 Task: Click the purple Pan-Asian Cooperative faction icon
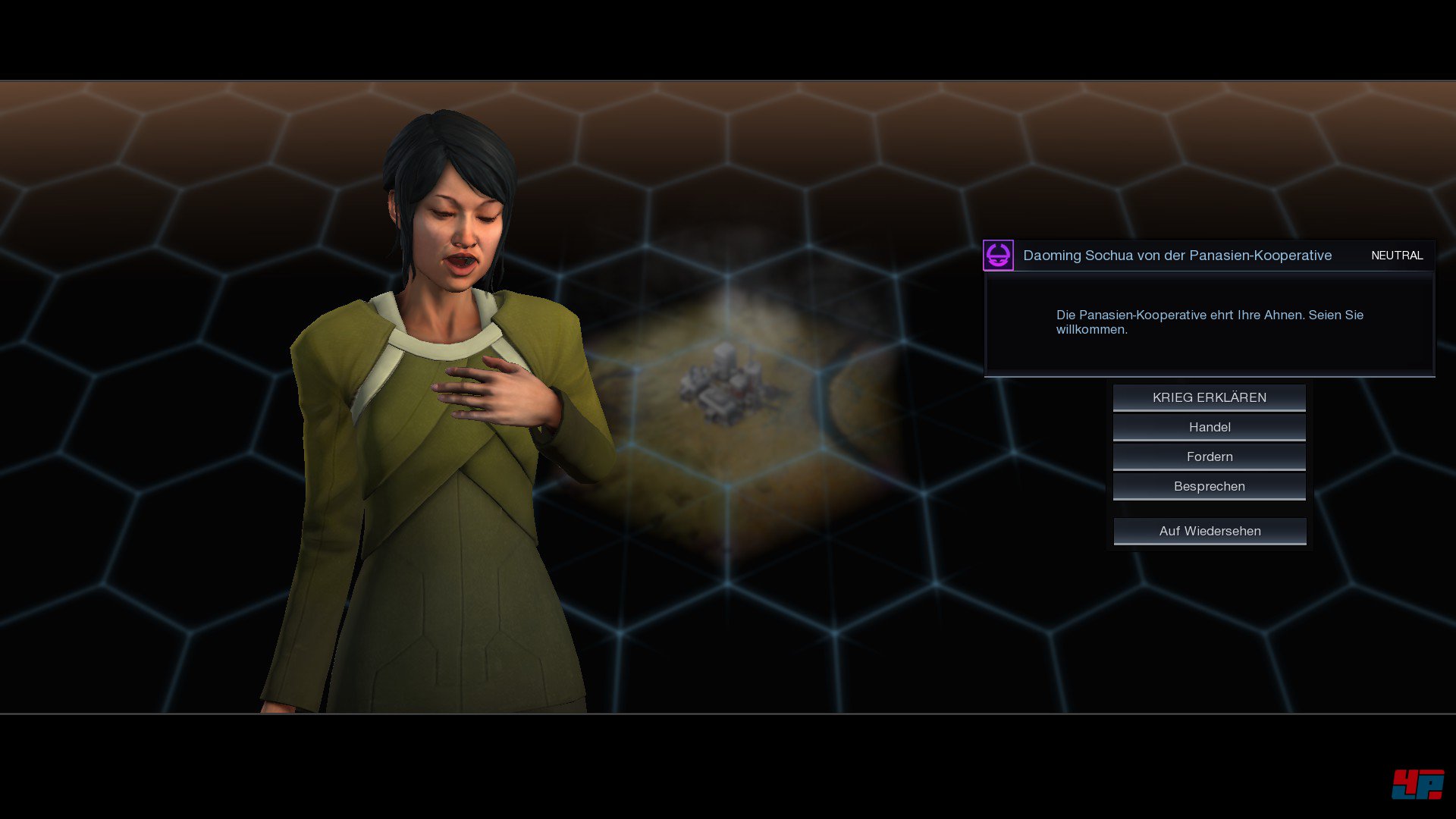click(x=998, y=256)
